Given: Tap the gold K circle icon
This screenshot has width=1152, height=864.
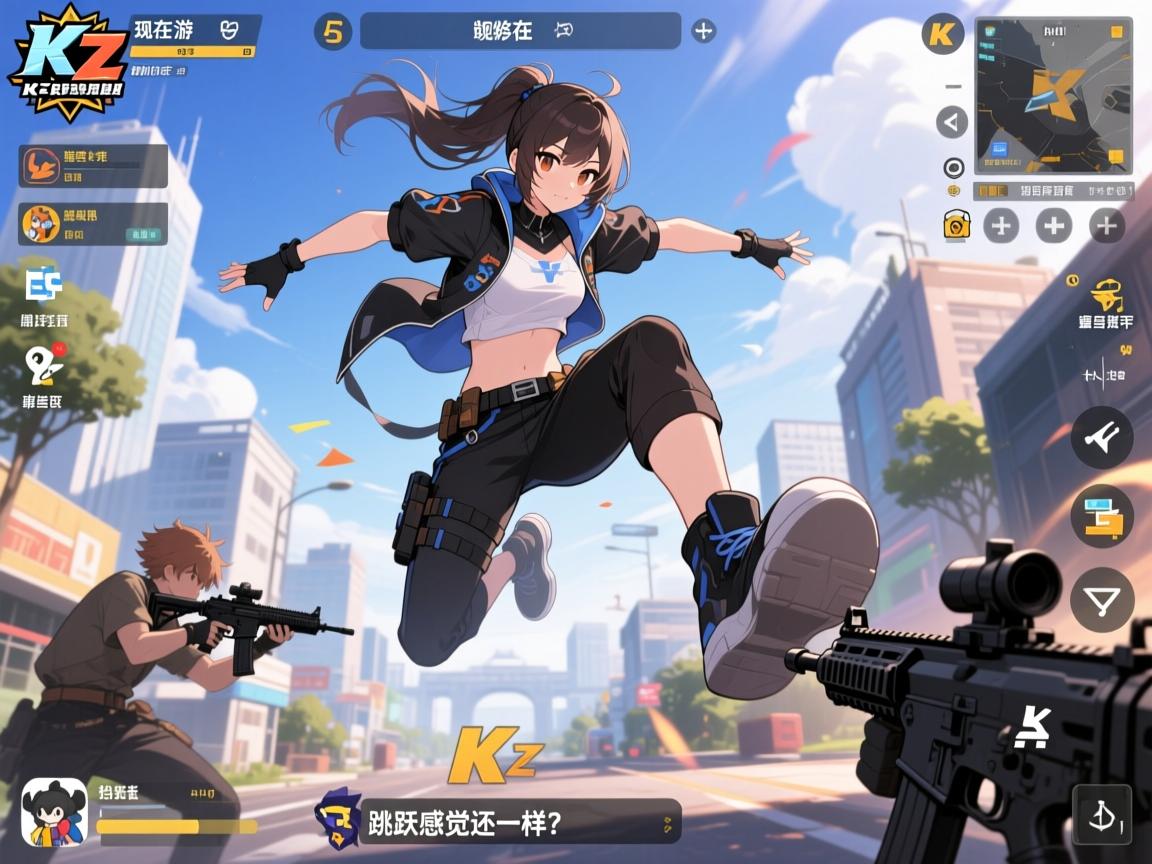Looking at the screenshot, I should [x=942, y=34].
